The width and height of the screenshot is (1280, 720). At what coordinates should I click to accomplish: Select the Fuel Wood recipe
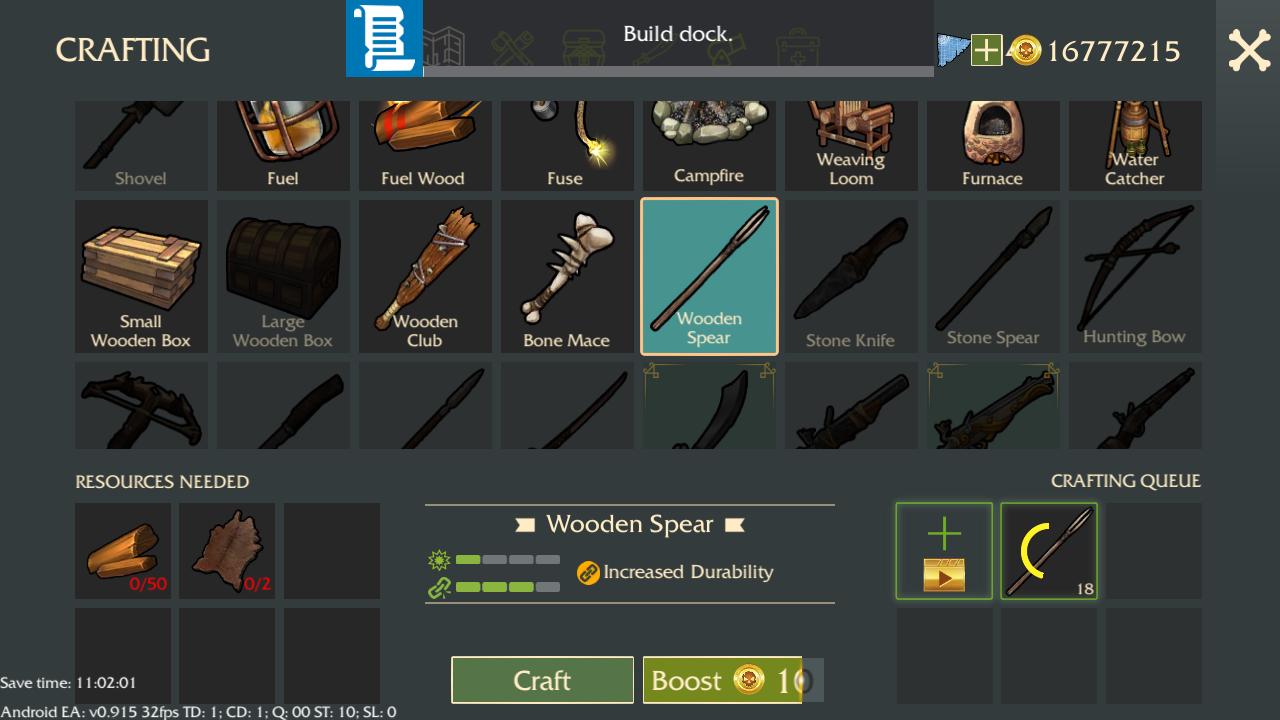click(x=425, y=145)
